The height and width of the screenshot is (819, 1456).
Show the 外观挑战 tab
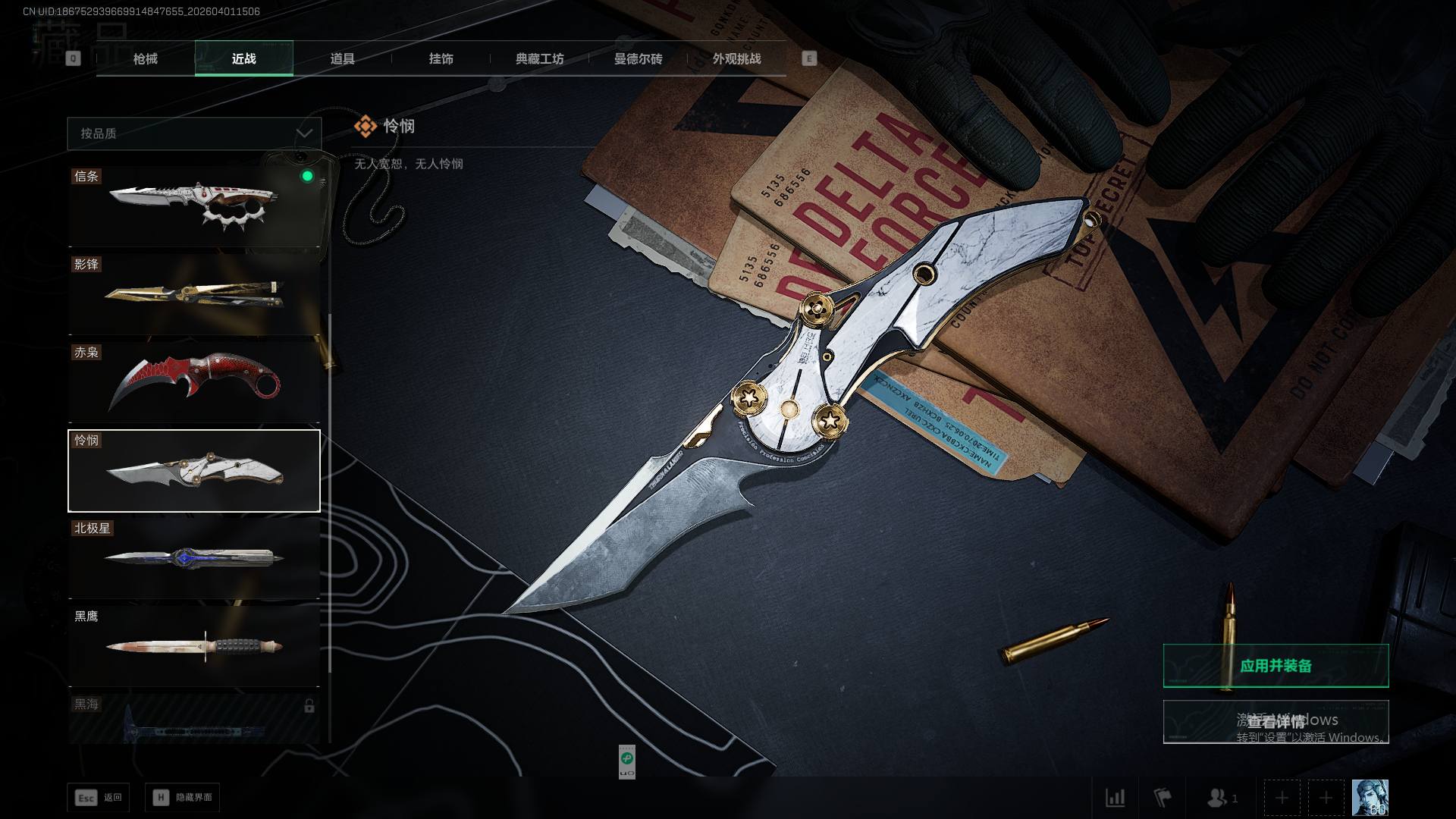pyautogui.click(x=736, y=59)
